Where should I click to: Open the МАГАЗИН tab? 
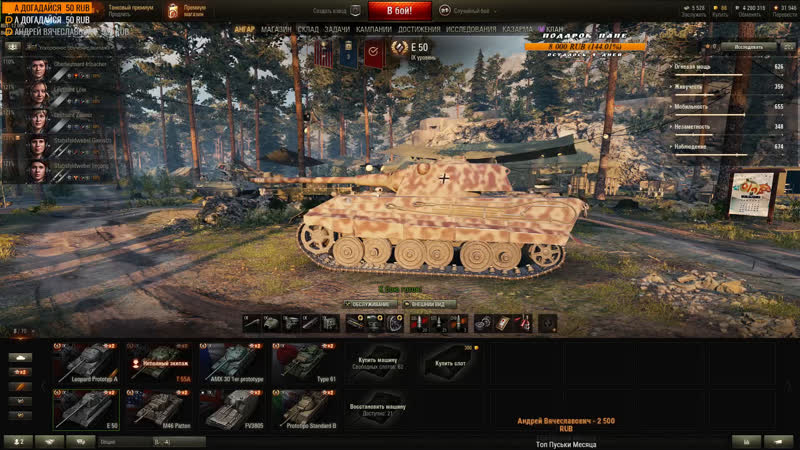[276, 29]
